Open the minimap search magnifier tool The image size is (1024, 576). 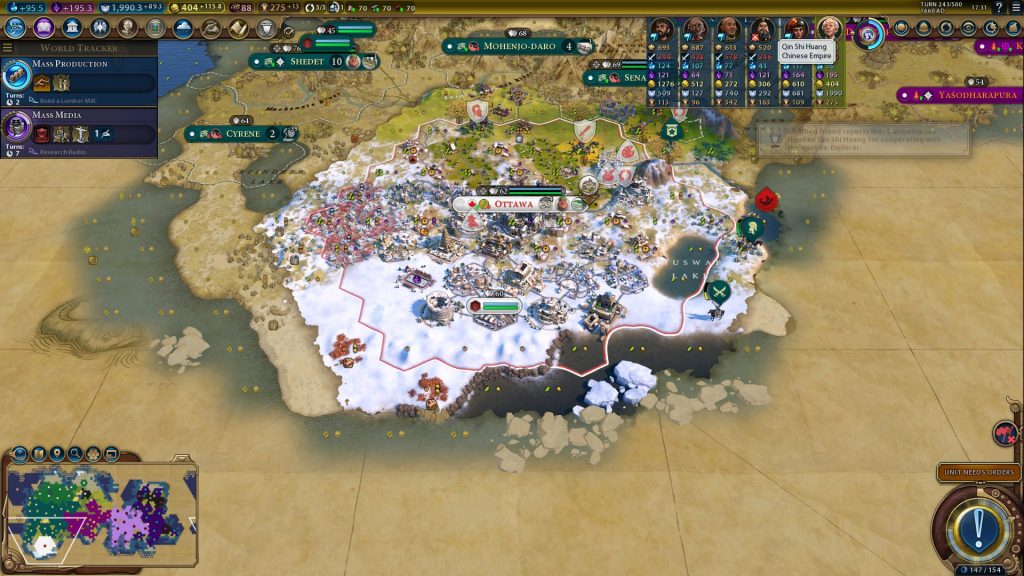(x=75, y=453)
